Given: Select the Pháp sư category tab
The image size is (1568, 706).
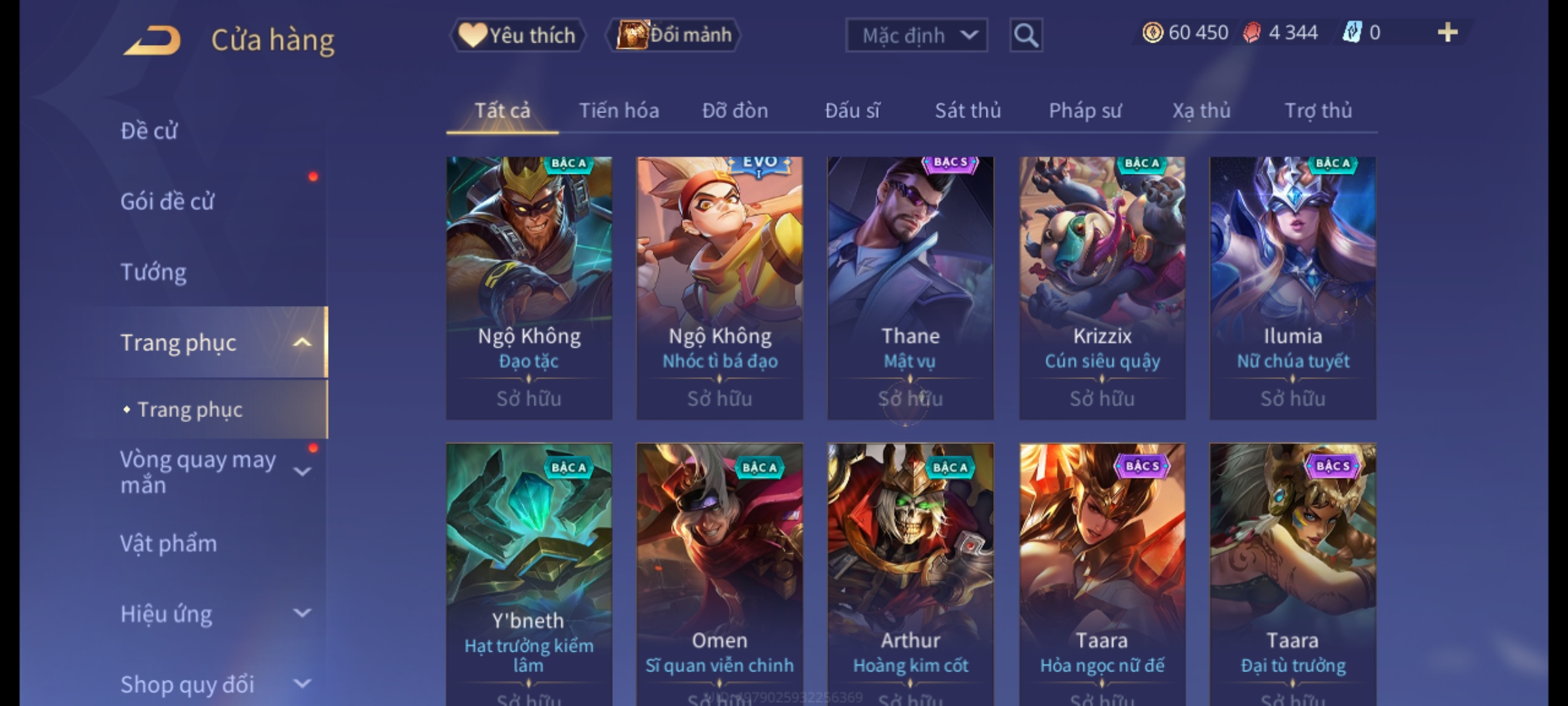Looking at the screenshot, I should coord(1085,111).
